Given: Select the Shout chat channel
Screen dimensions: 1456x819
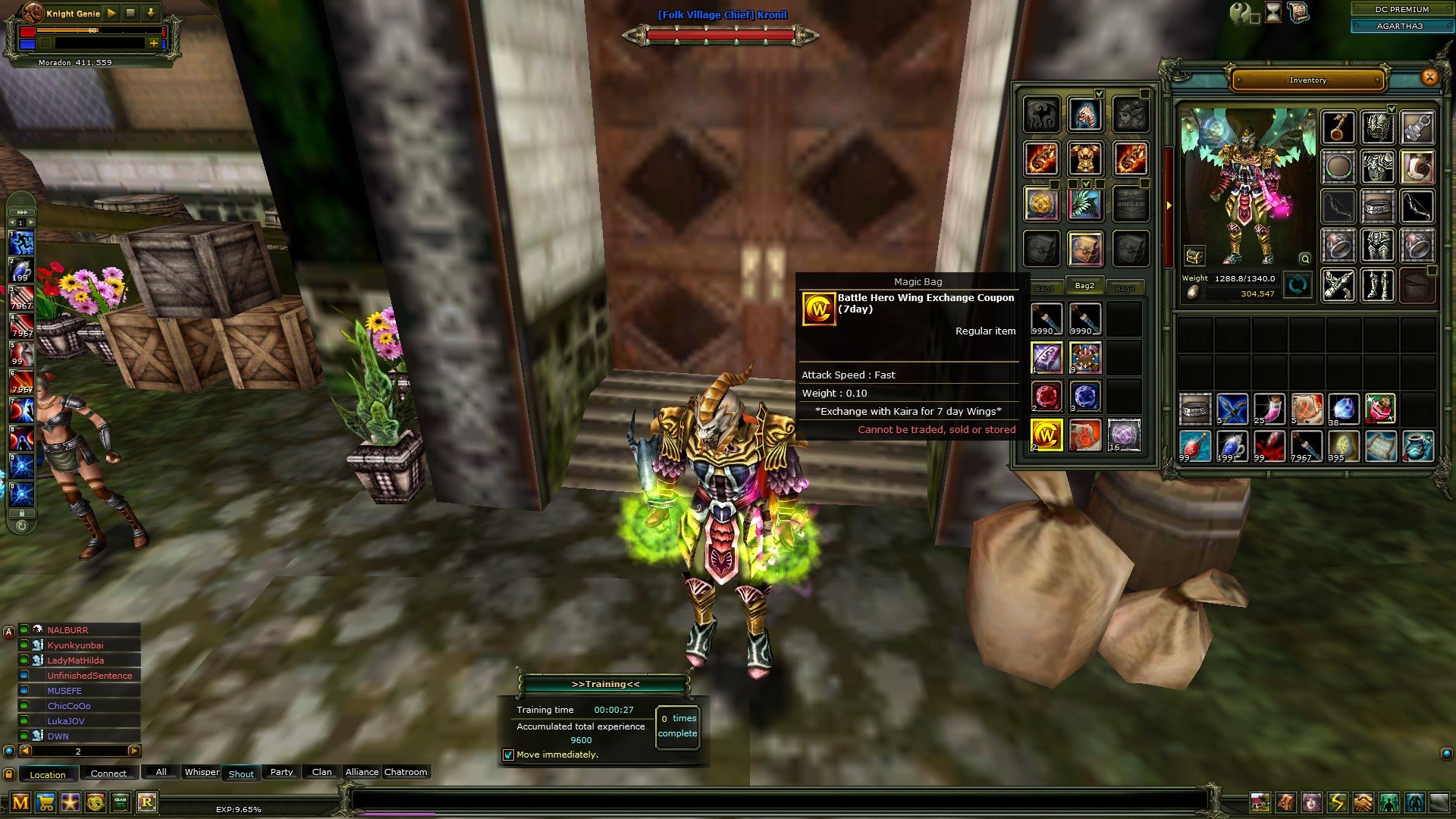Looking at the screenshot, I should coord(240,773).
